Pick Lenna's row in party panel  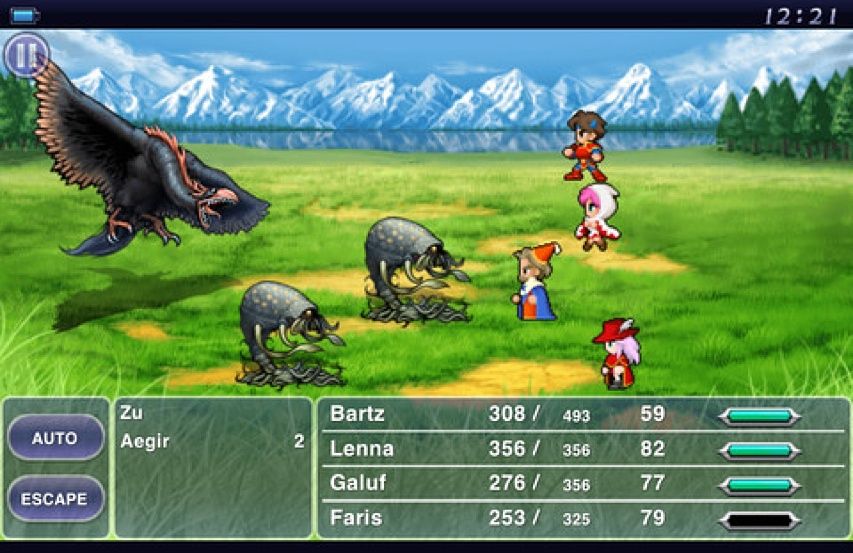(581, 449)
